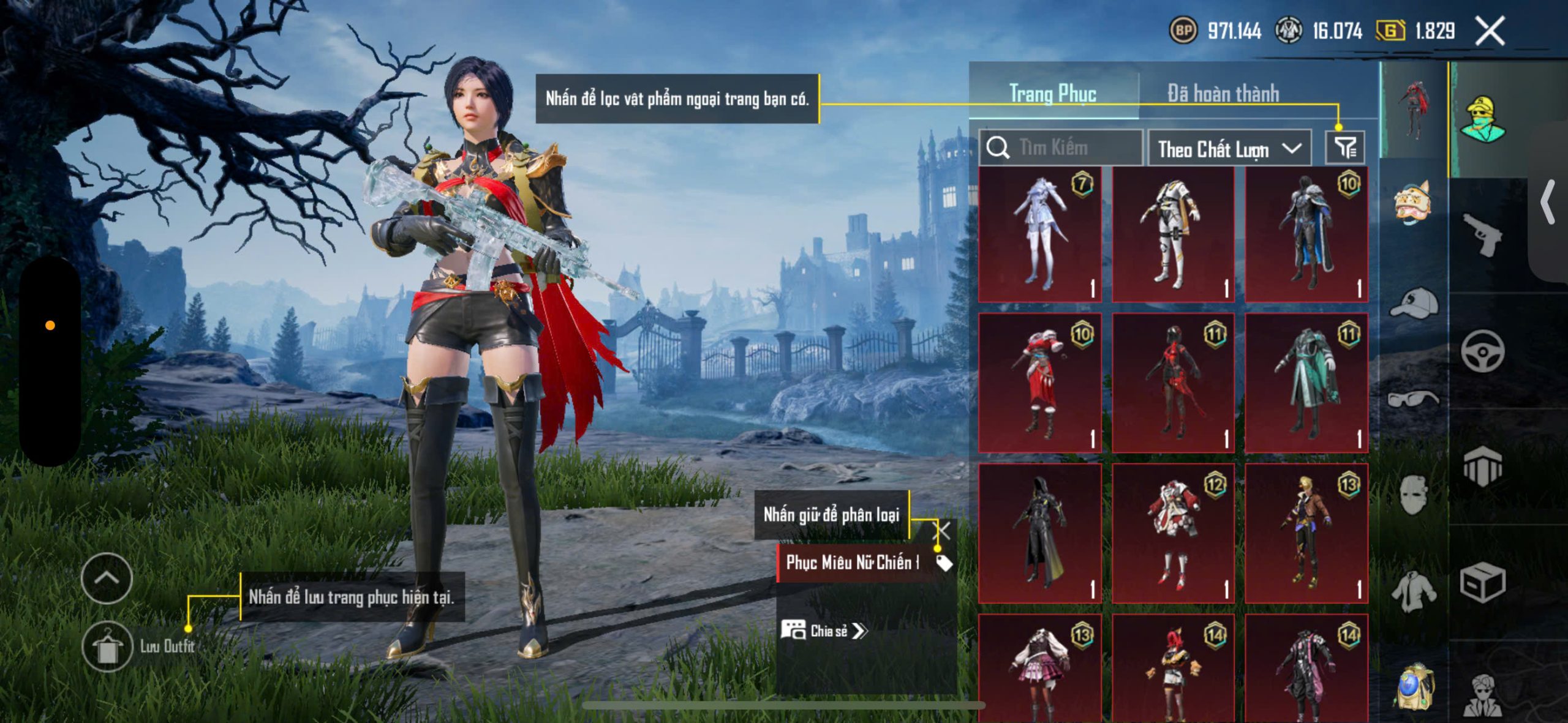The height and width of the screenshot is (723, 1568).
Task: Choose the teal coat outfit level 11
Action: 1306,384
